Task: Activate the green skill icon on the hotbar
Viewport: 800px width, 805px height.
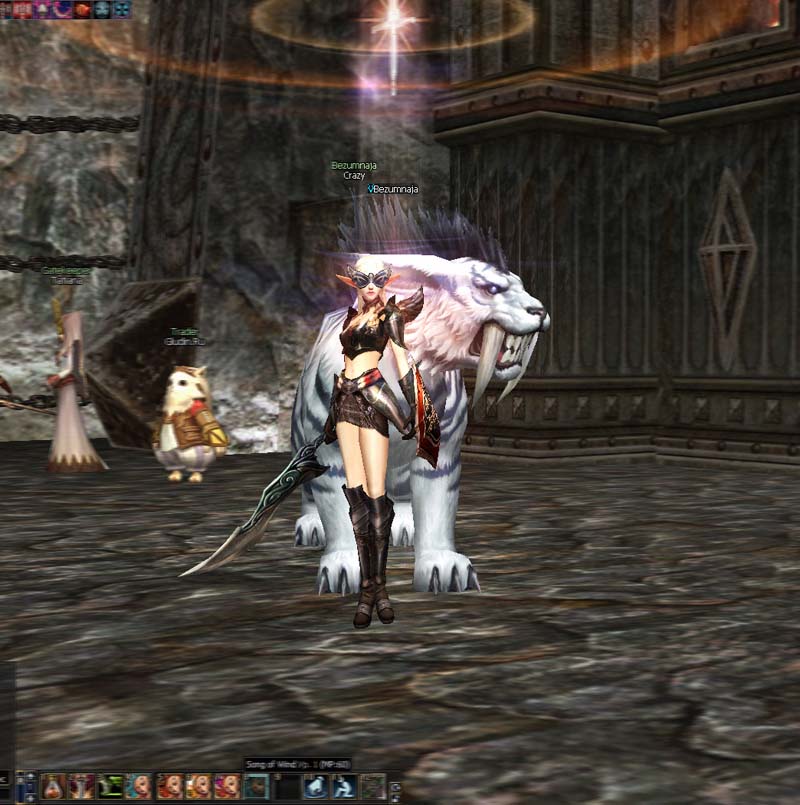Action: tap(110, 786)
